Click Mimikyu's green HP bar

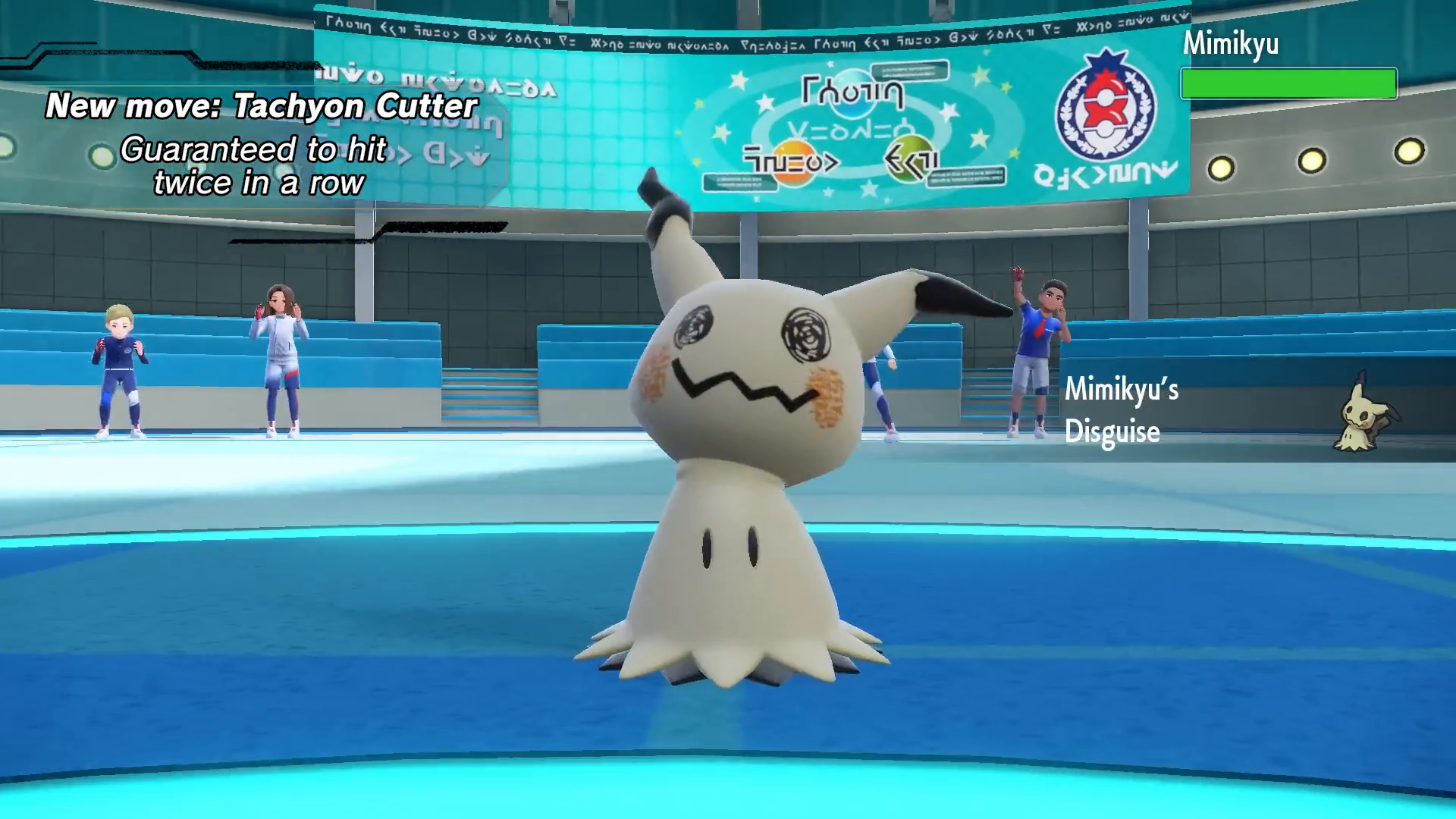click(1288, 83)
